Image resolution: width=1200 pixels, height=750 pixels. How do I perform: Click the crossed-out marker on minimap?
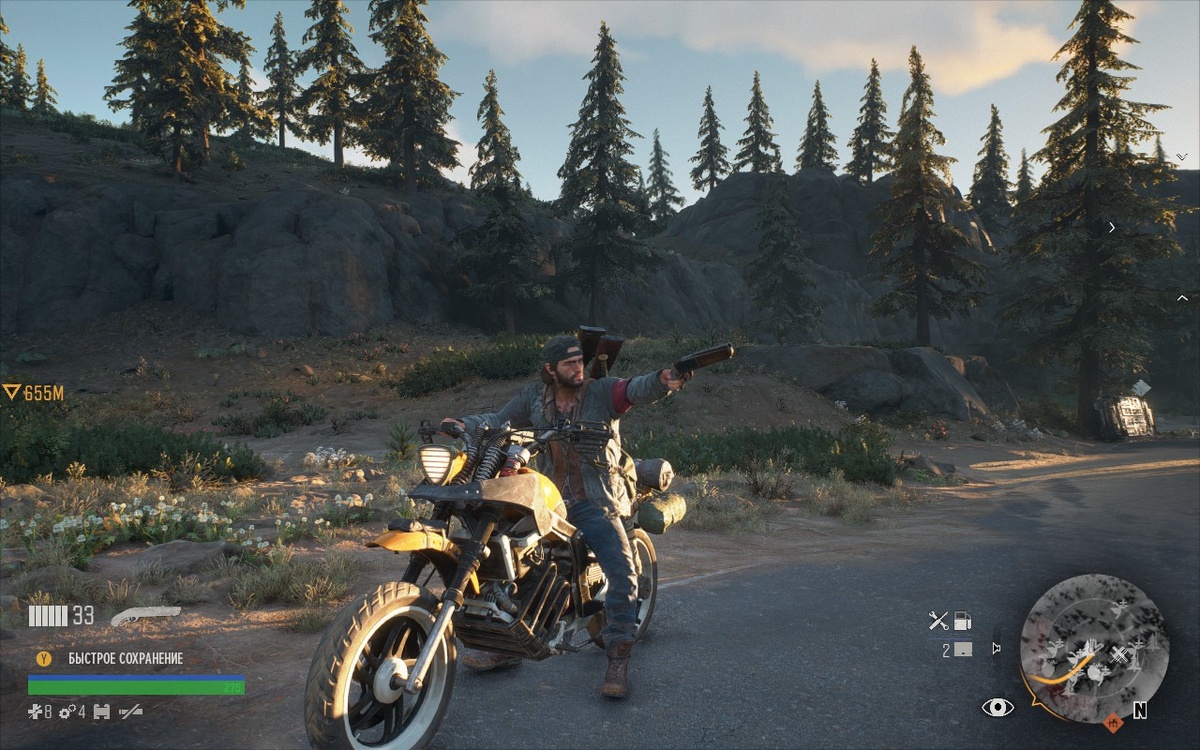click(1118, 656)
